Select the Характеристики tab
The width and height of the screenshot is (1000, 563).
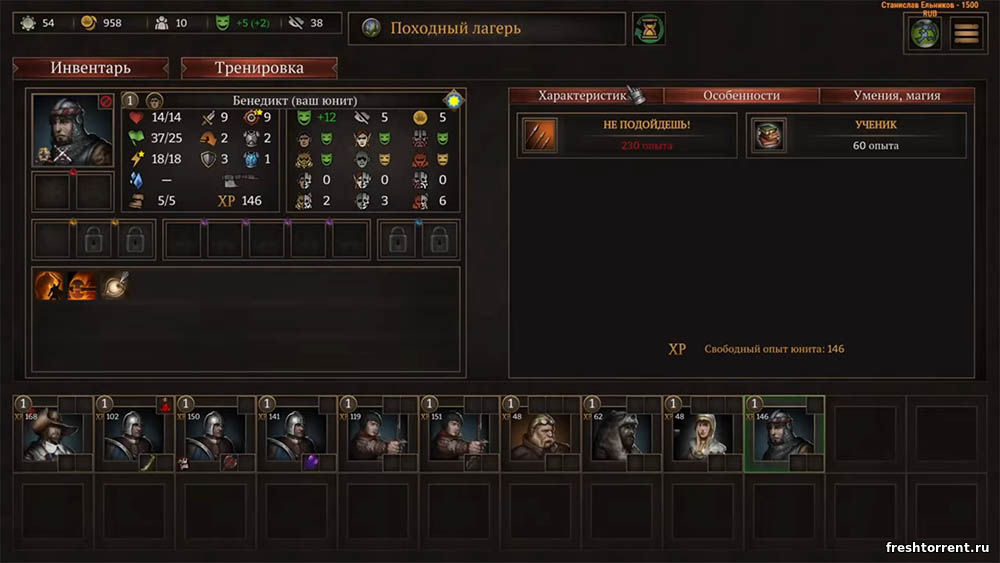click(585, 96)
